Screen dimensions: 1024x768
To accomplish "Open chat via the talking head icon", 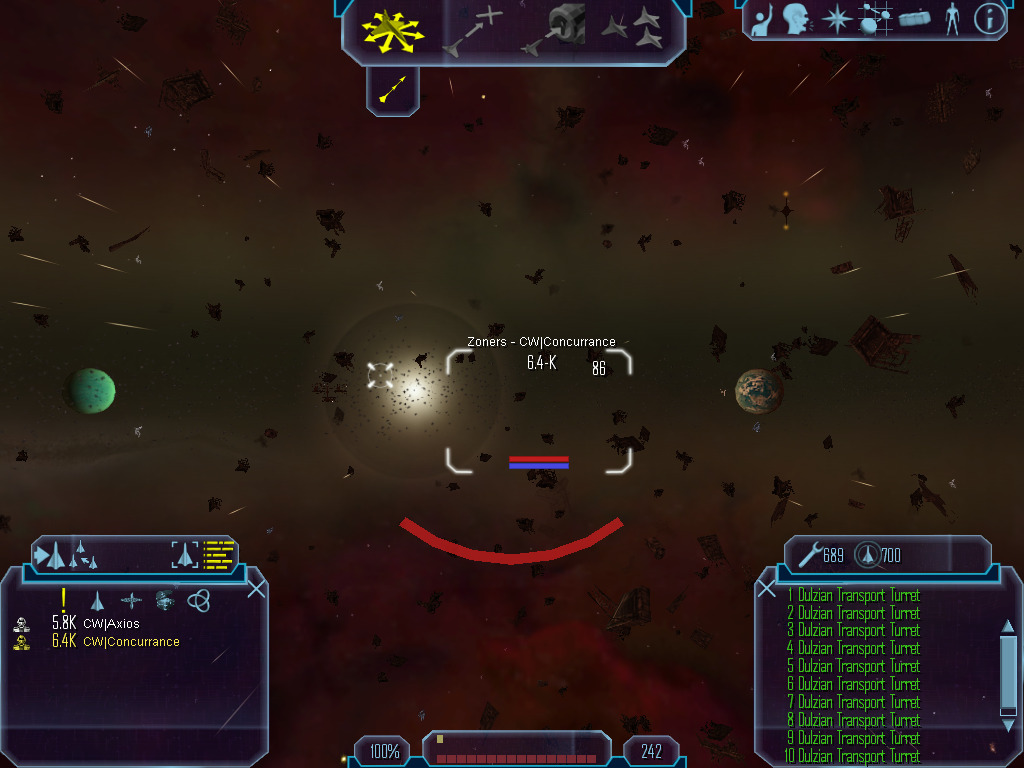I will tap(796, 19).
